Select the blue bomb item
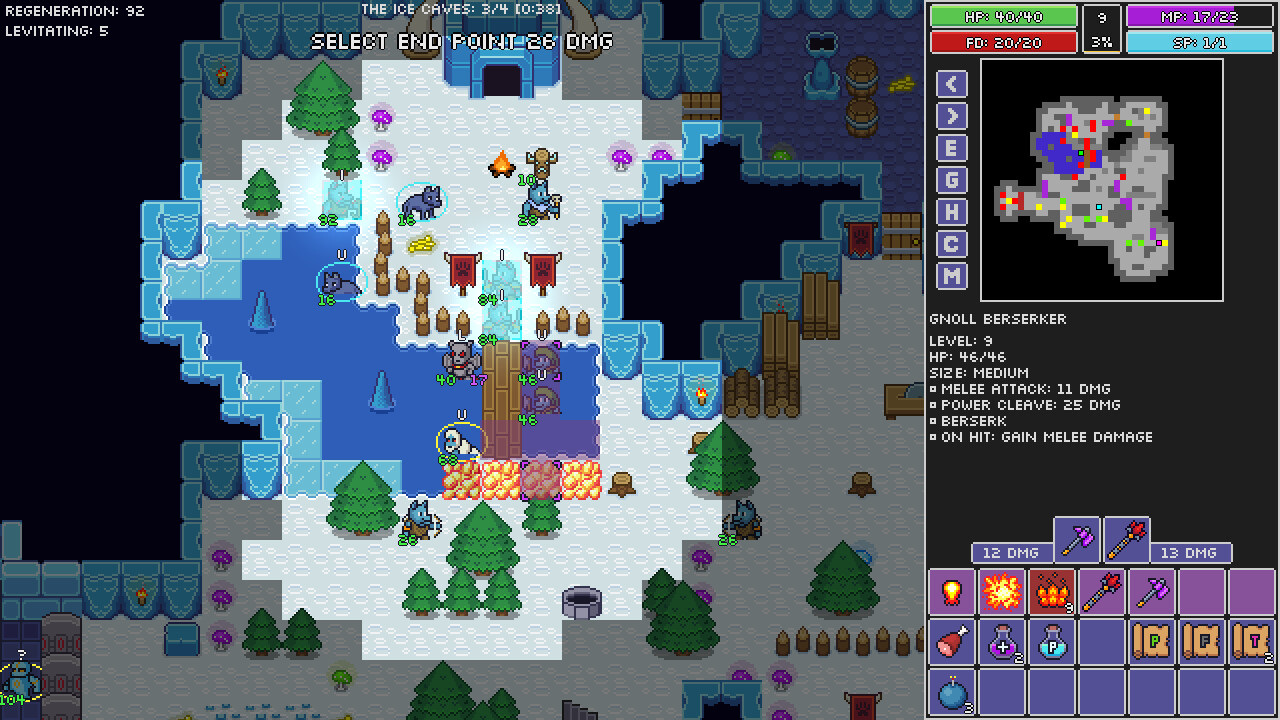 pos(952,692)
